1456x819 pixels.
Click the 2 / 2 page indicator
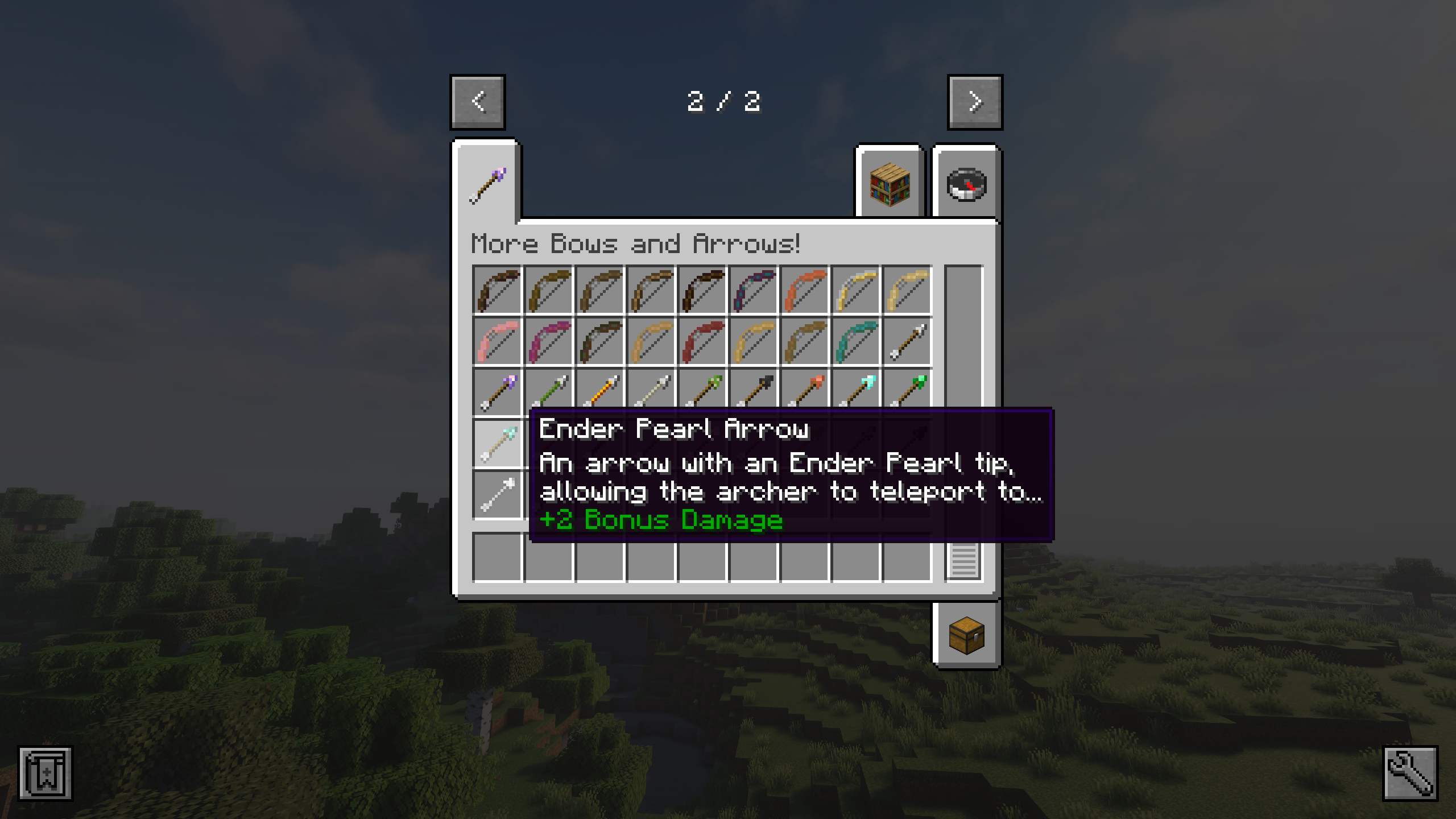(x=726, y=102)
